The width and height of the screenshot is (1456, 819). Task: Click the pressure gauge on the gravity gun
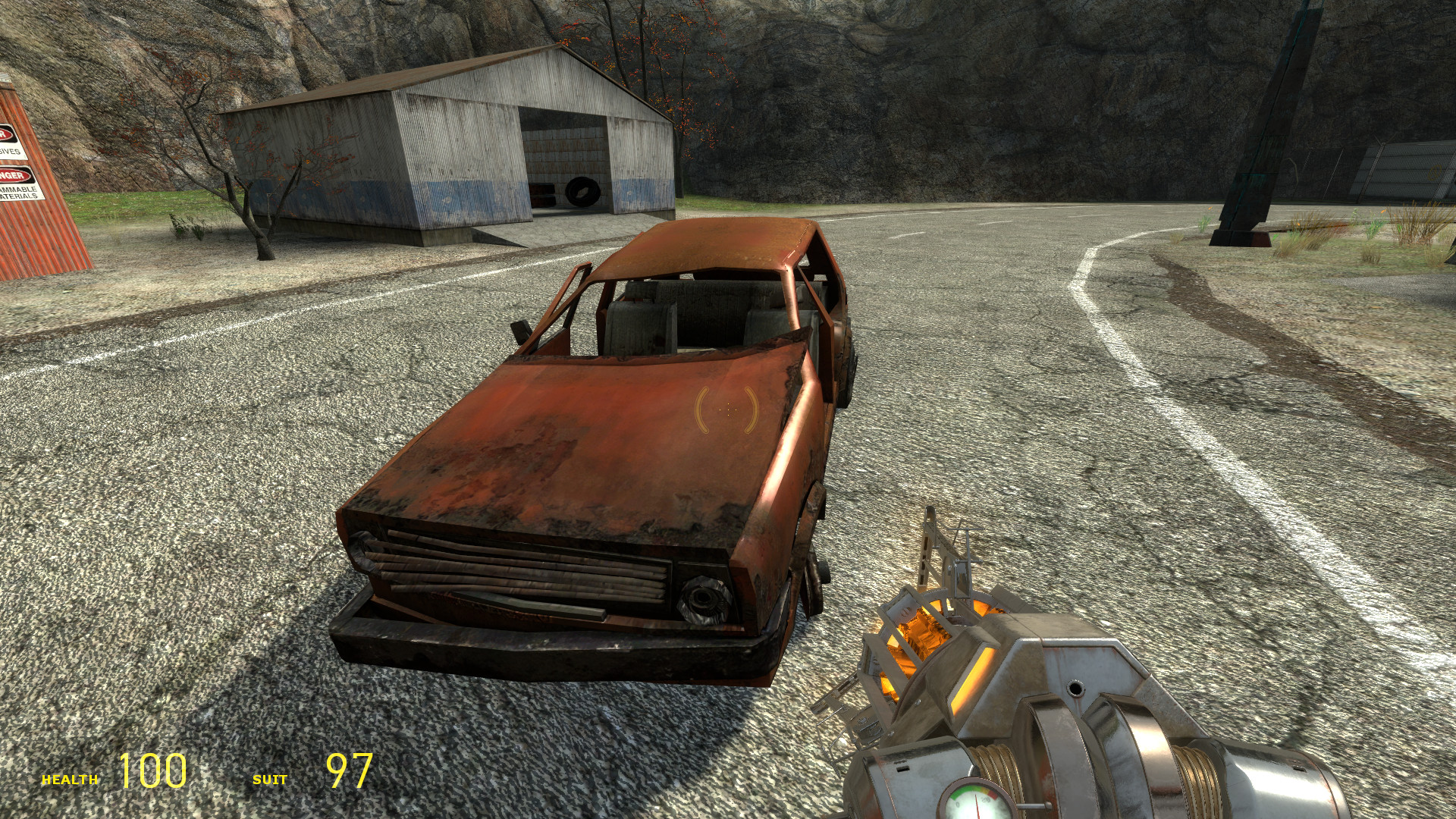pos(974,804)
